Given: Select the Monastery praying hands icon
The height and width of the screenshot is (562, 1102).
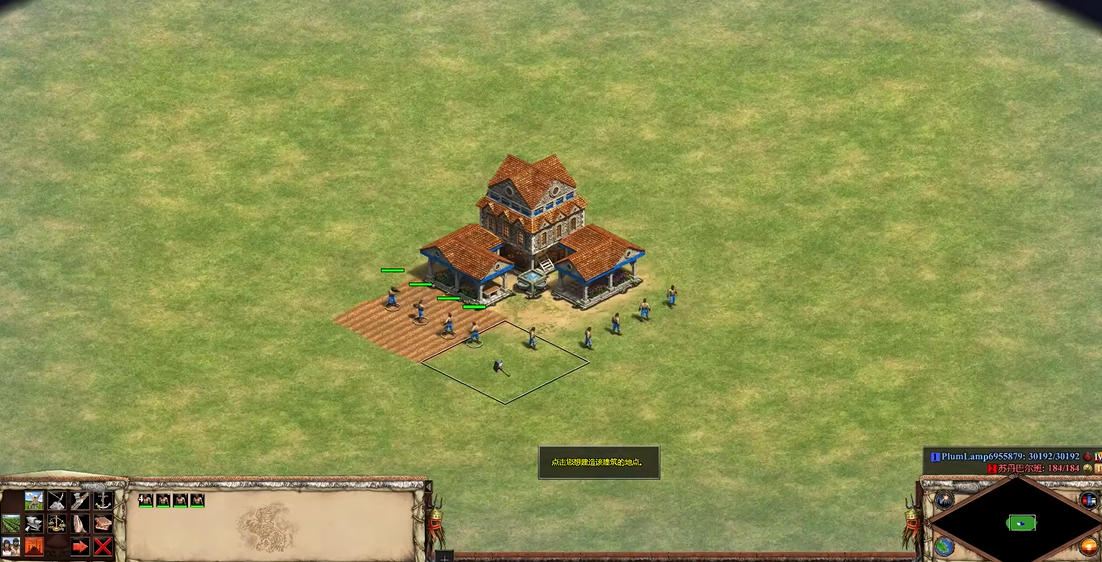Looking at the screenshot, I should point(80,523).
